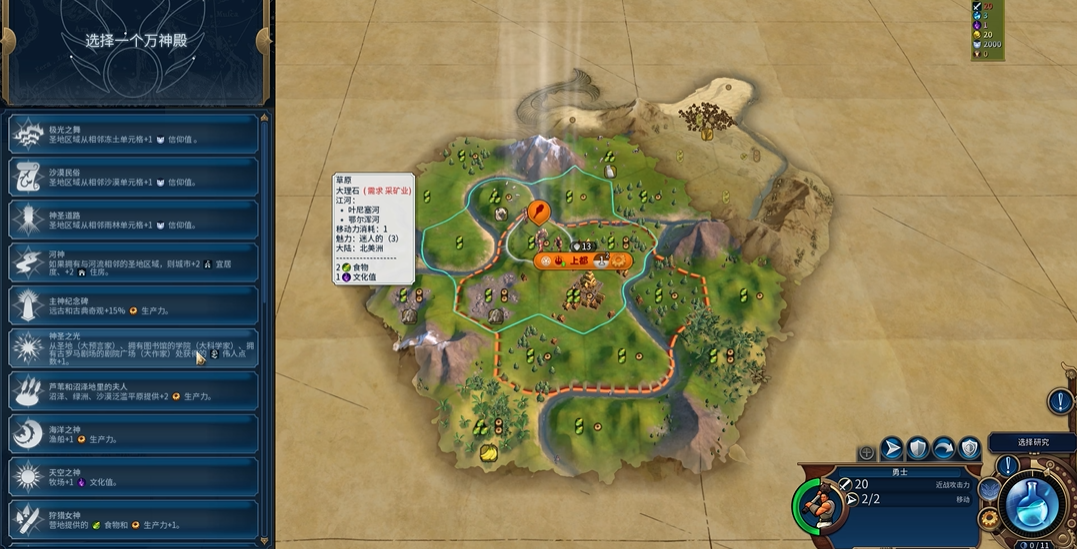Set the warrior to alert with half-shaded shield

(969, 449)
